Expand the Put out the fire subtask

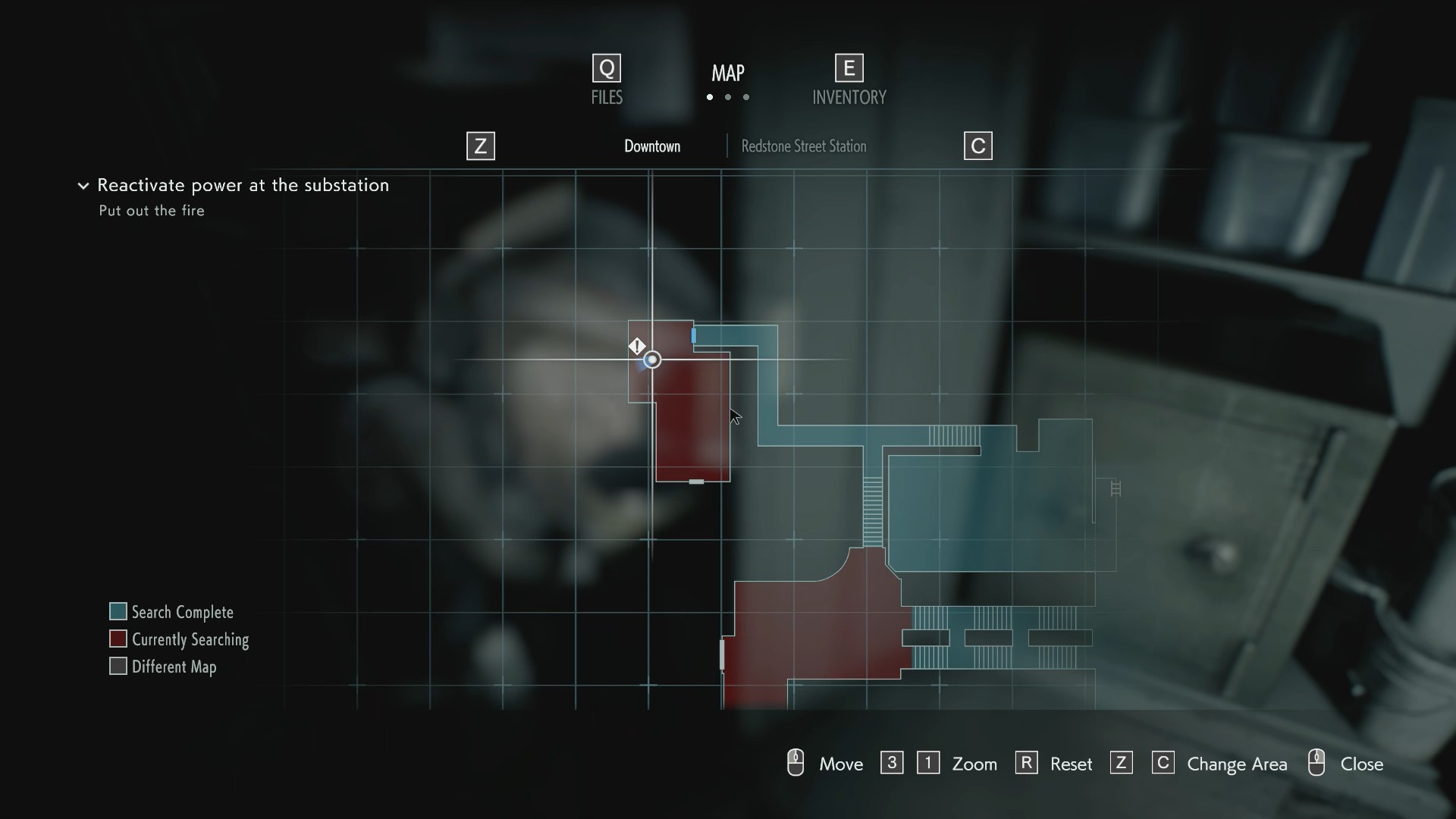151,211
